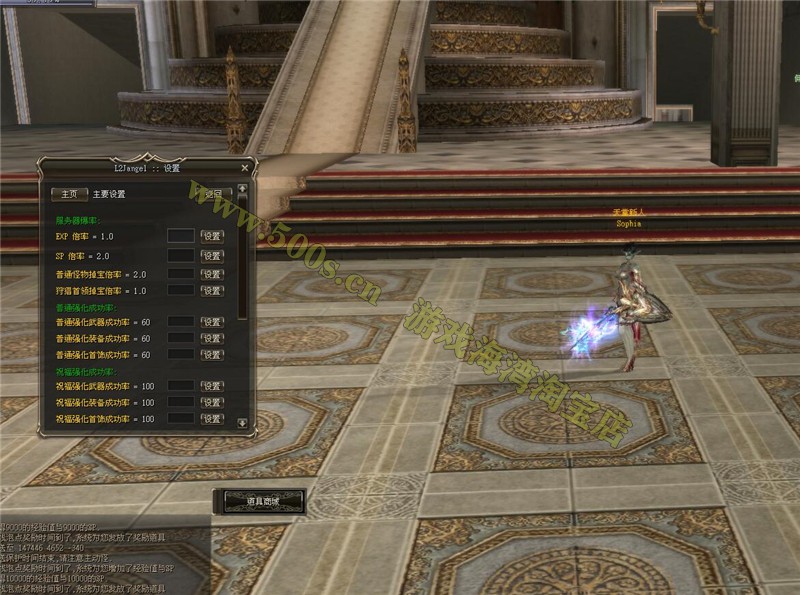Set 祝福强化装备成功率 value
This screenshot has height=595, width=800.
[x=212, y=402]
